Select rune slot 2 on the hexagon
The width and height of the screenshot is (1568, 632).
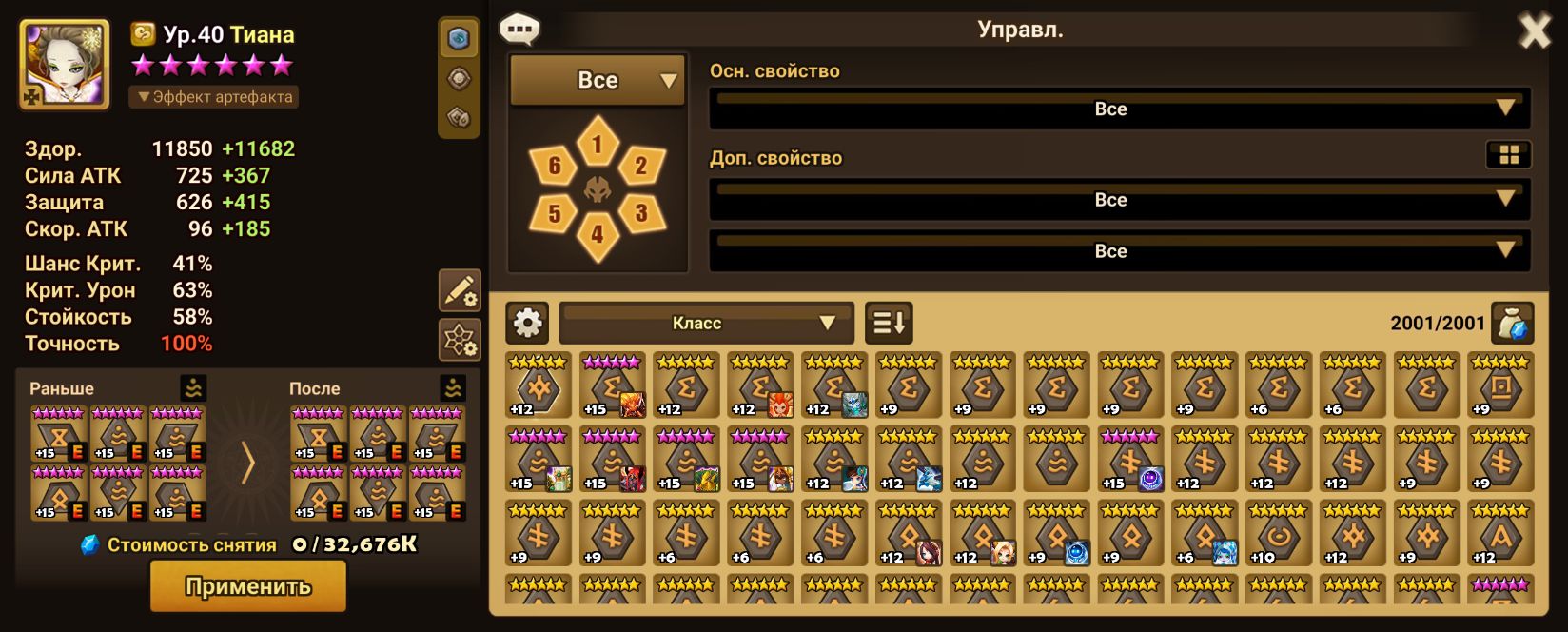pos(640,167)
